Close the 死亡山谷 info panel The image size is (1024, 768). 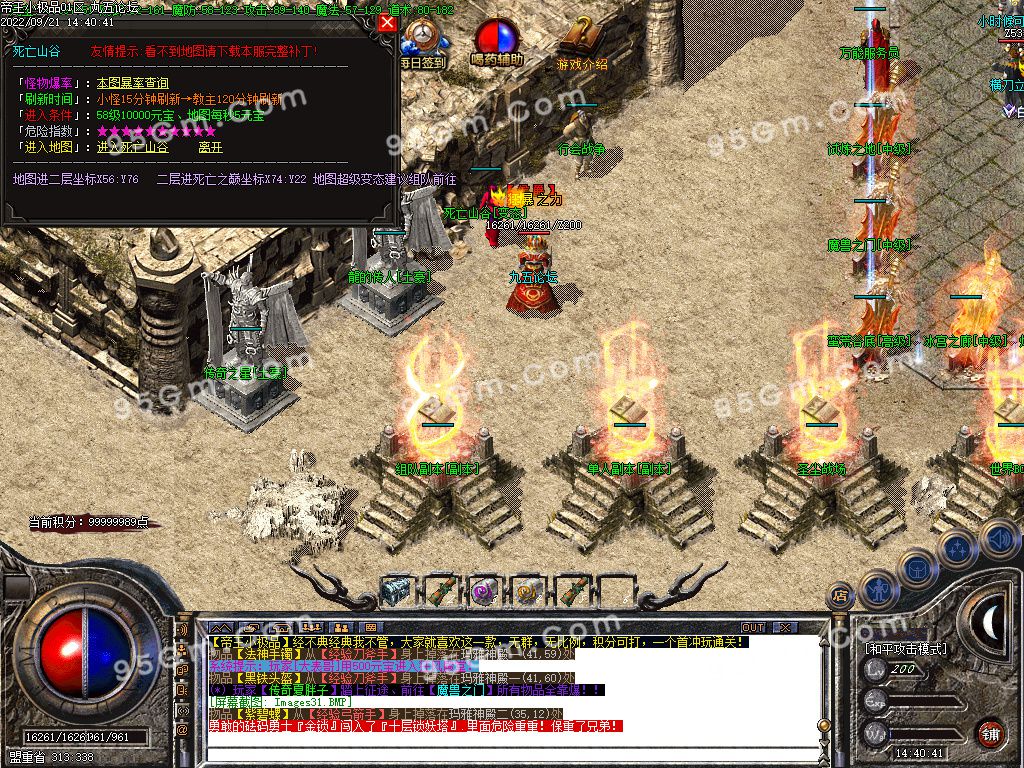click(387, 22)
